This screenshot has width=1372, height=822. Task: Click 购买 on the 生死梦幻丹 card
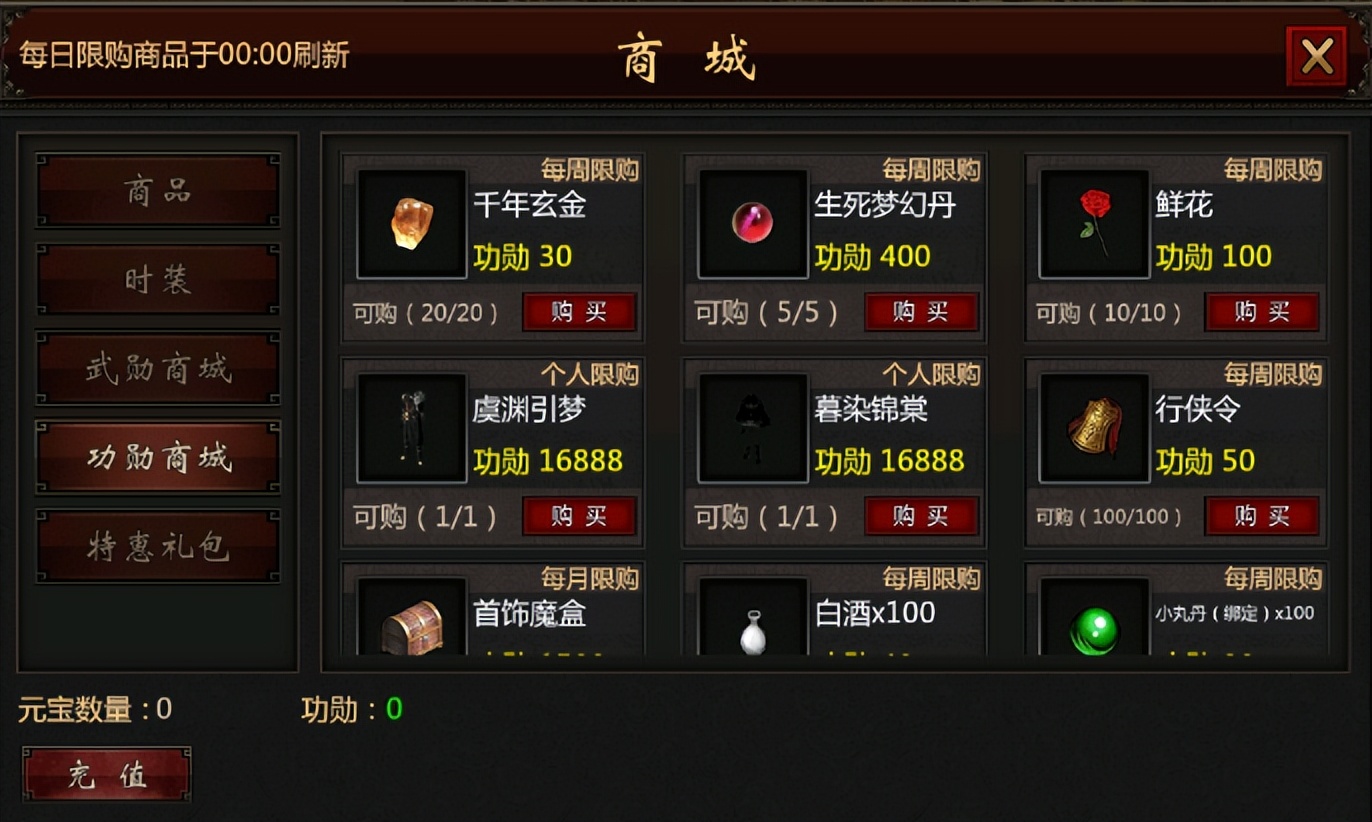coord(920,312)
